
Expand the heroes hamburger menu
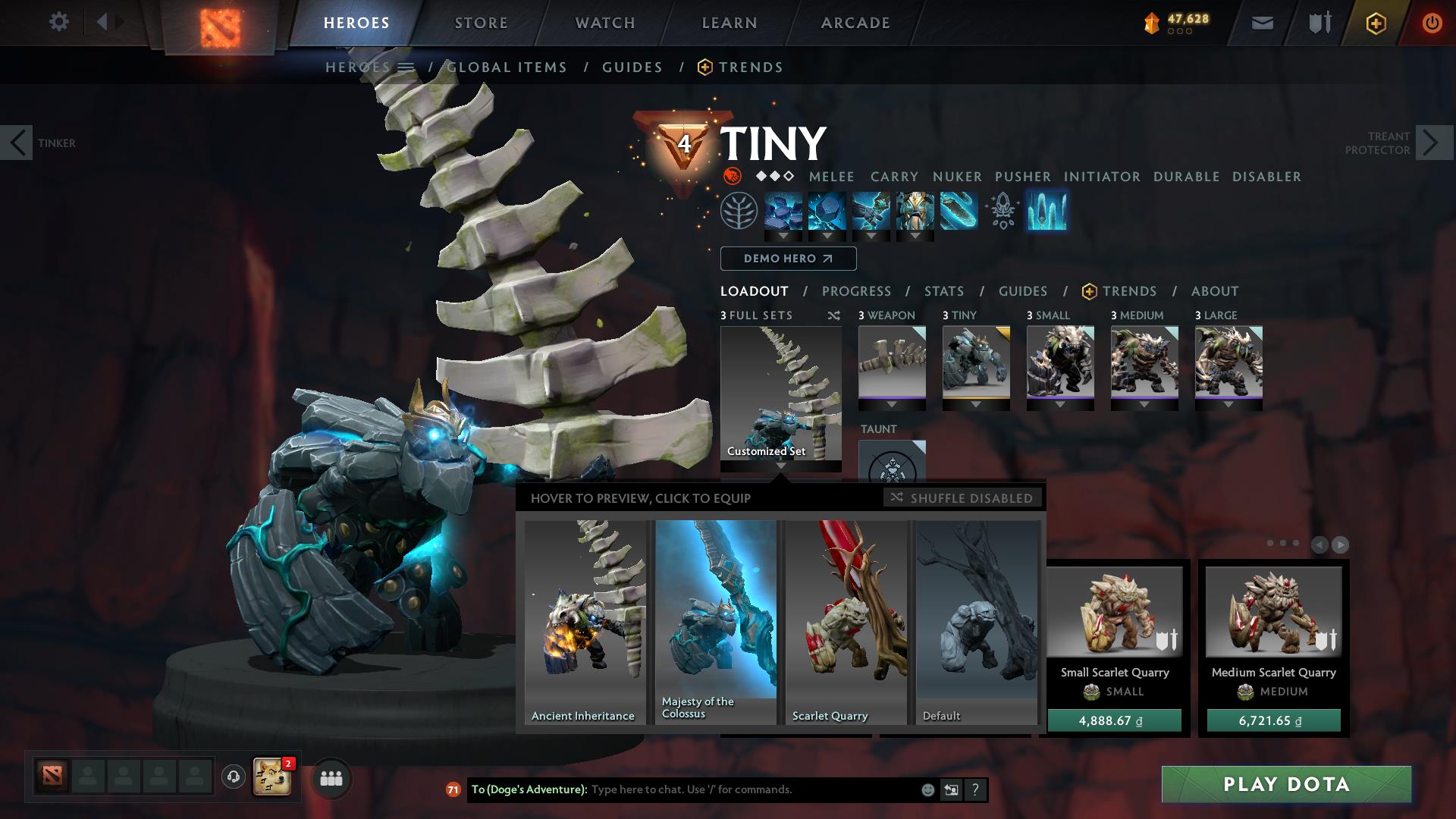(x=406, y=67)
